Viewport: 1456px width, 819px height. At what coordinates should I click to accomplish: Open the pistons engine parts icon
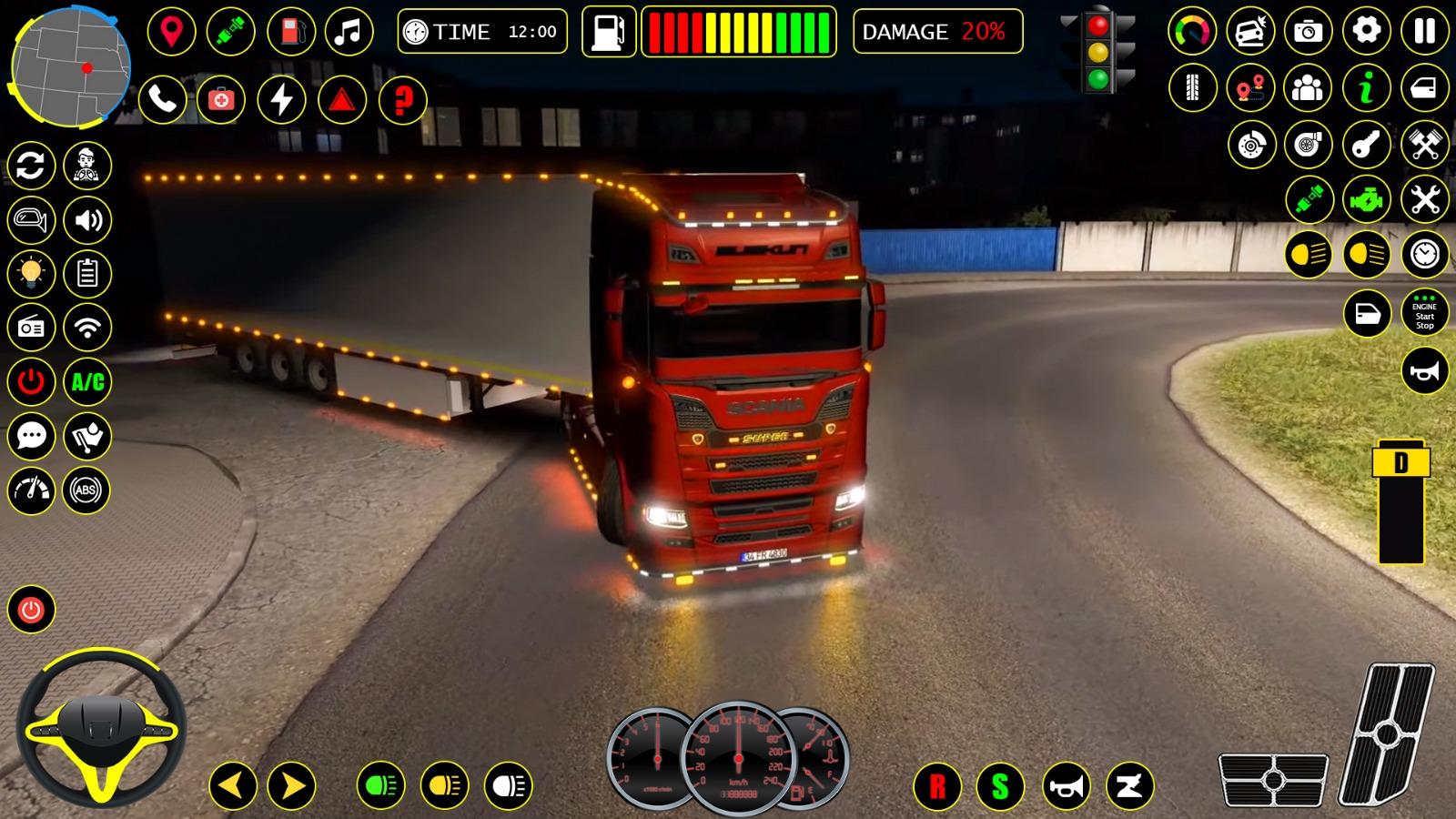[x=1423, y=143]
